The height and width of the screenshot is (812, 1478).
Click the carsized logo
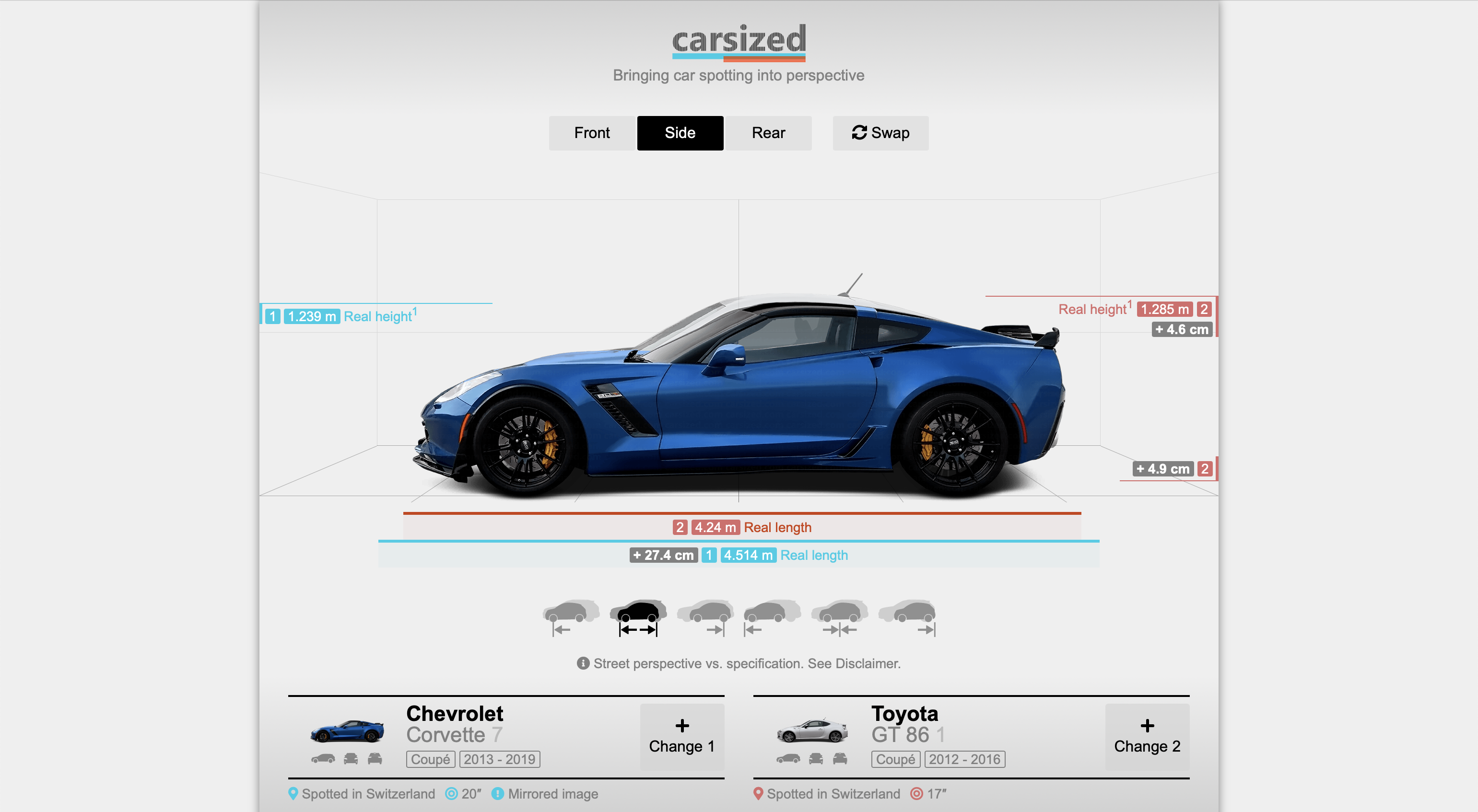[x=739, y=41]
